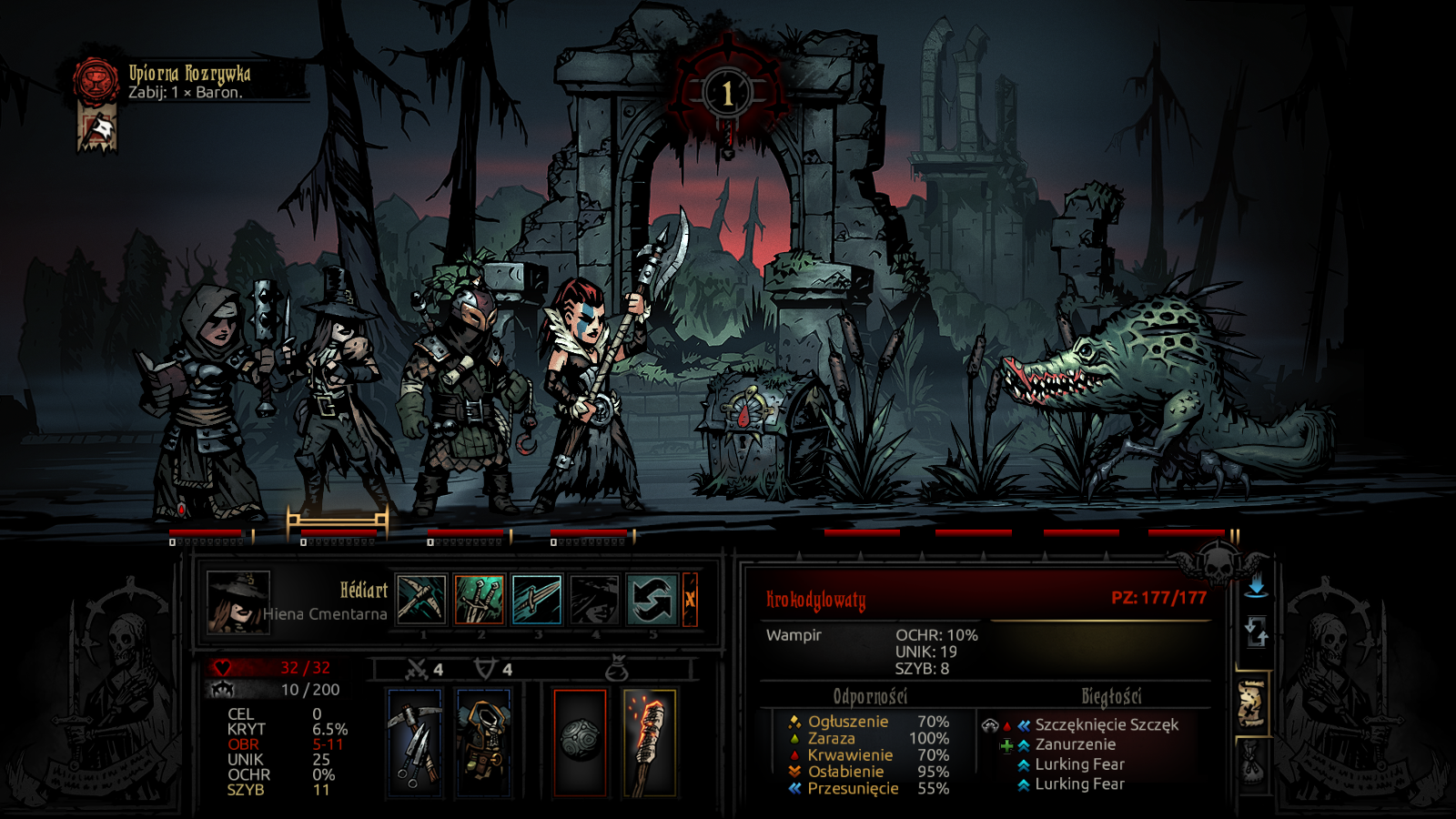Click the blue down-arrow icon
Image resolution: width=1456 pixels, height=819 pixels.
pos(1256,586)
